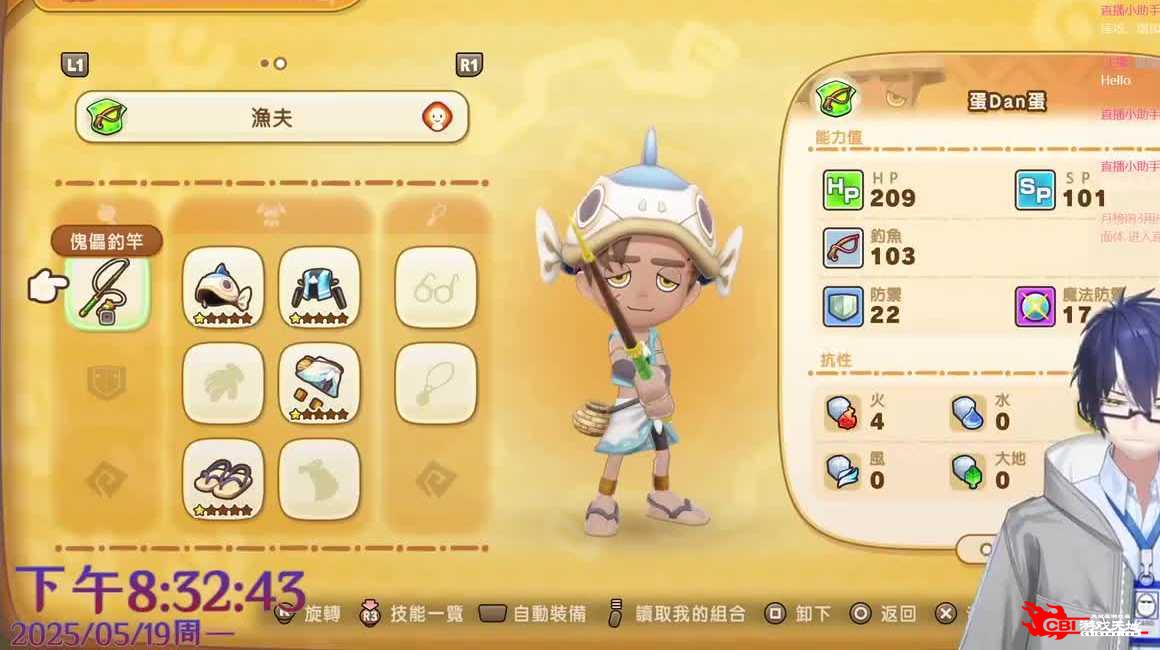Open the empty glasses accessory slot
The height and width of the screenshot is (650, 1160).
435,287
